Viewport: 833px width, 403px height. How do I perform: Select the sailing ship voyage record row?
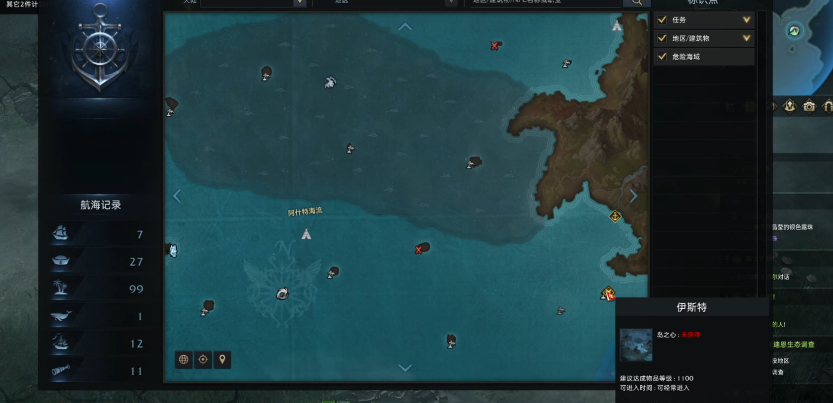[100, 234]
